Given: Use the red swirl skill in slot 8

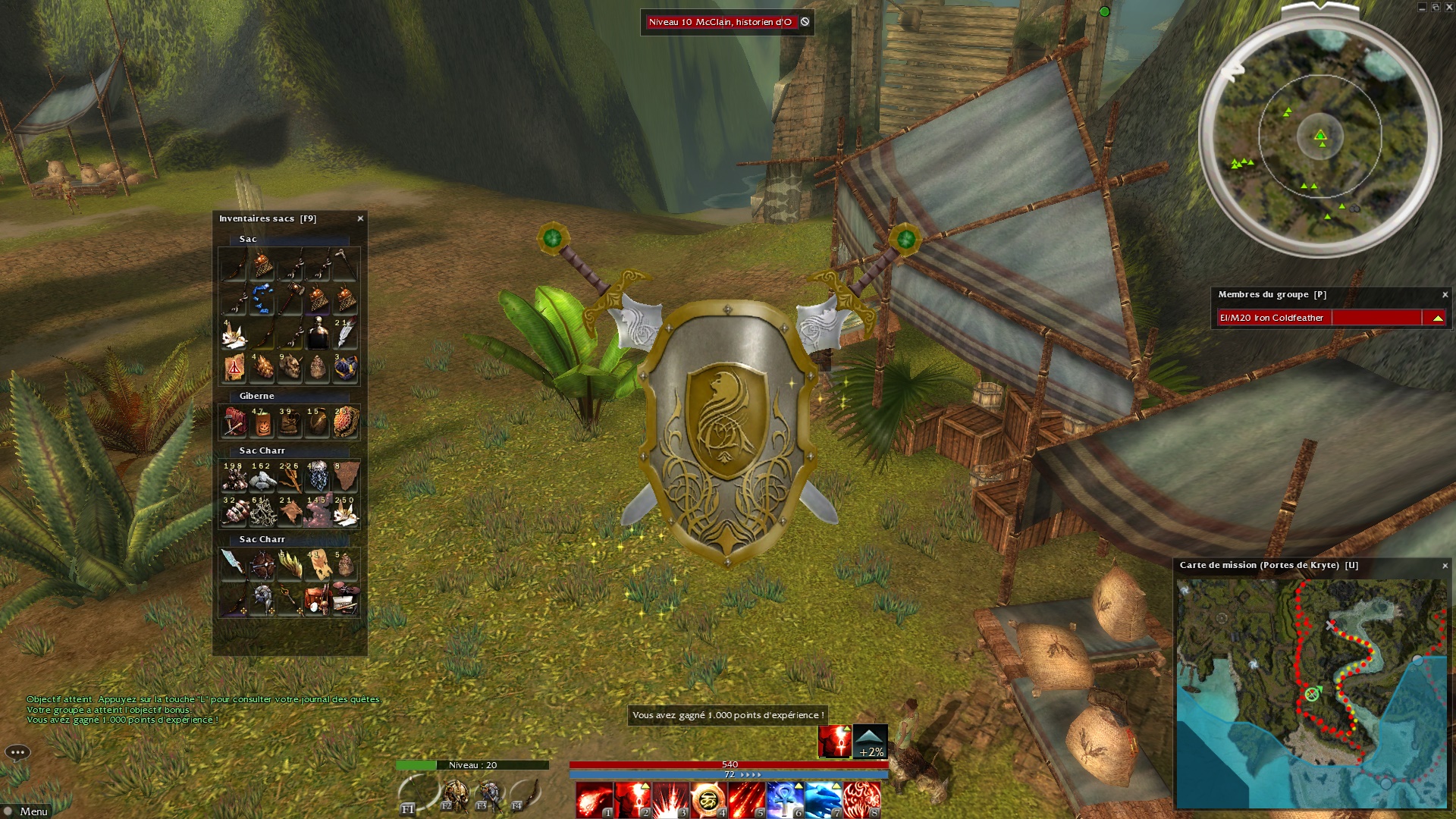Looking at the screenshot, I should [861, 801].
